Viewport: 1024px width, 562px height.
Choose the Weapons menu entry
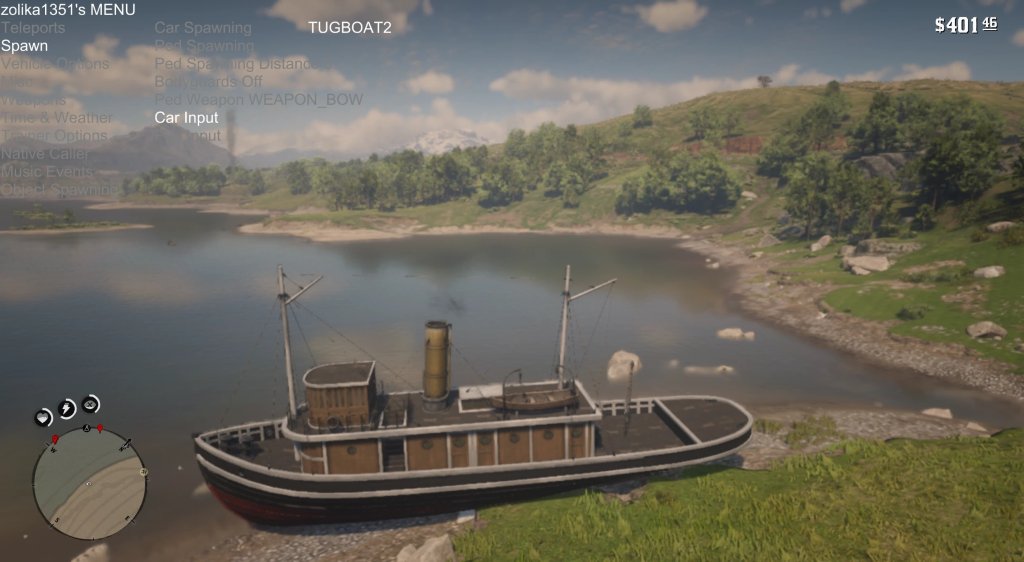[33, 100]
